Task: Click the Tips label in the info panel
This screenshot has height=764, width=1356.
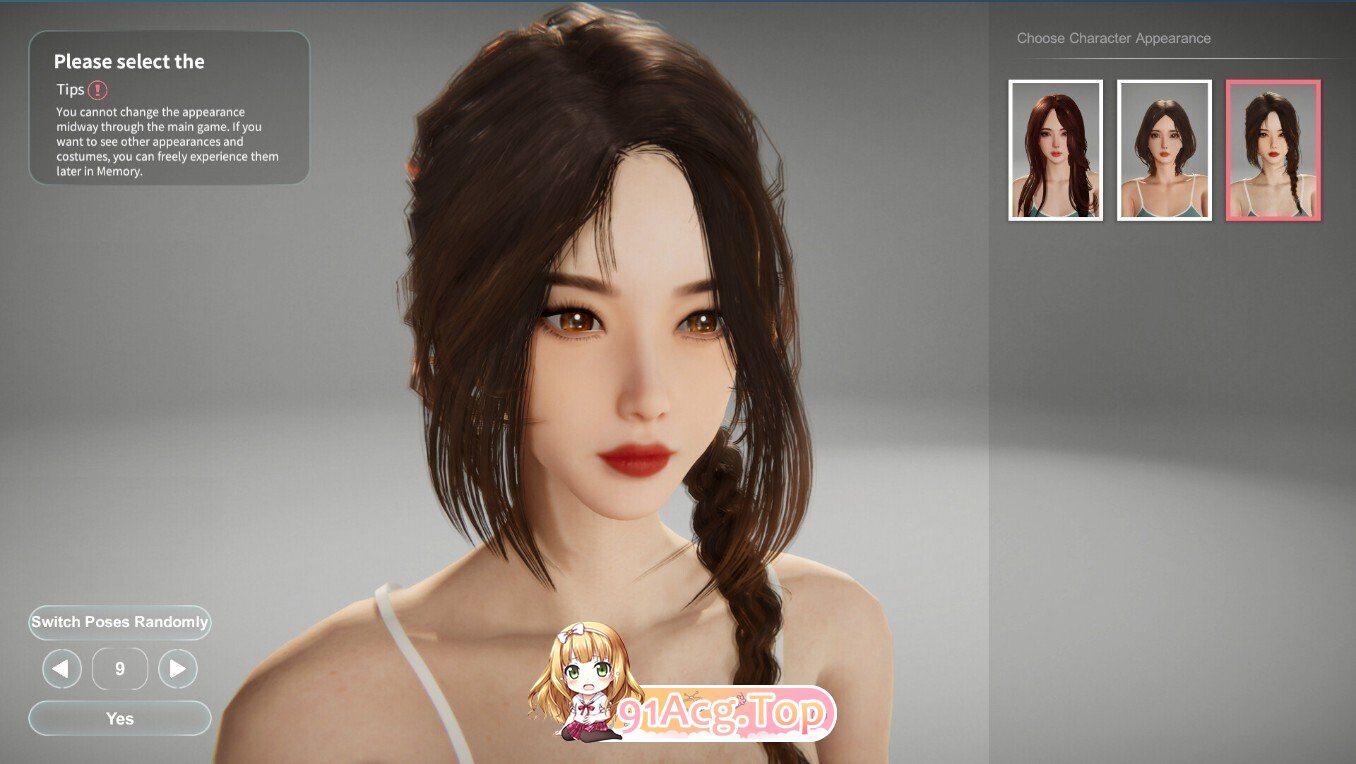Action: [x=70, y=89]
